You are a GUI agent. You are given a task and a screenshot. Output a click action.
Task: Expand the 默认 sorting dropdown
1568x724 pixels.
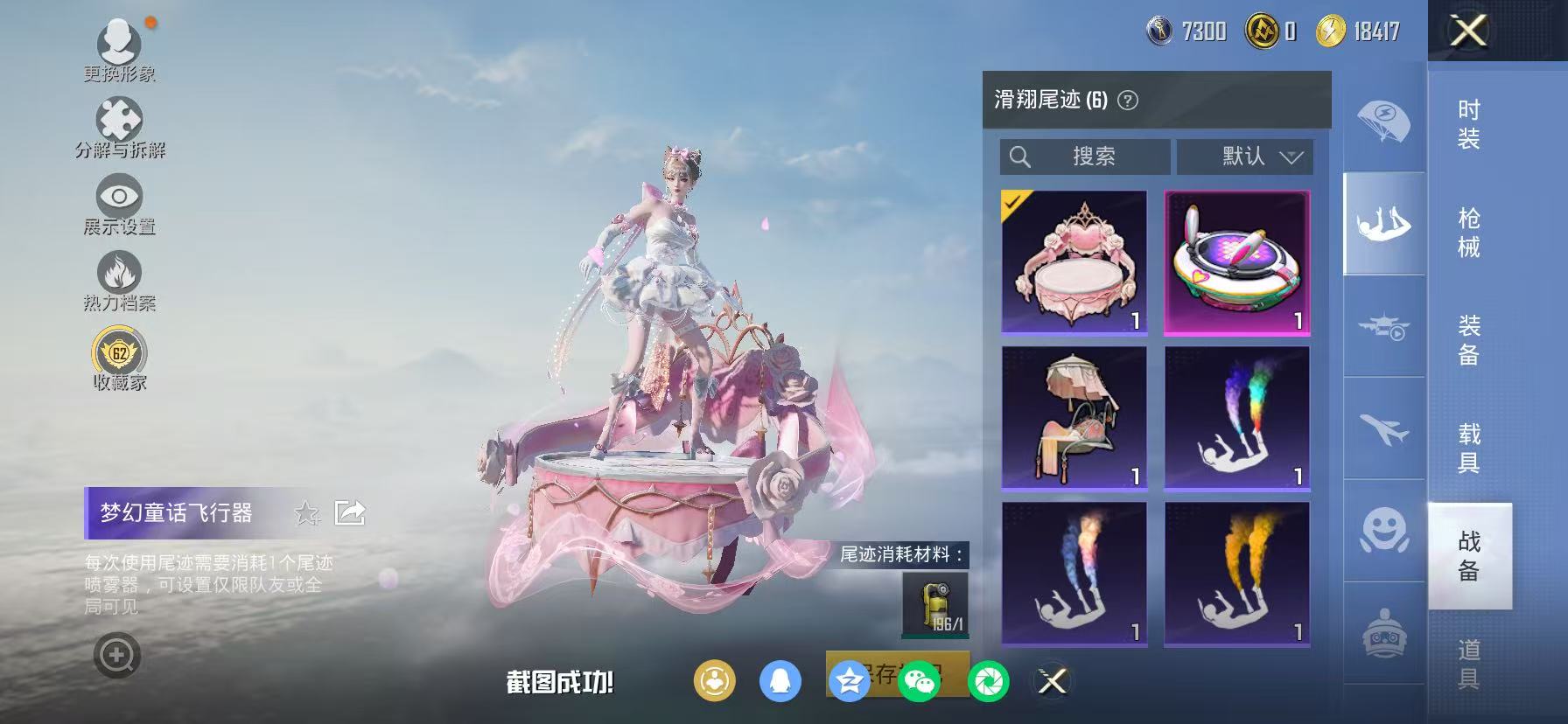click(x=1244, y=157)
